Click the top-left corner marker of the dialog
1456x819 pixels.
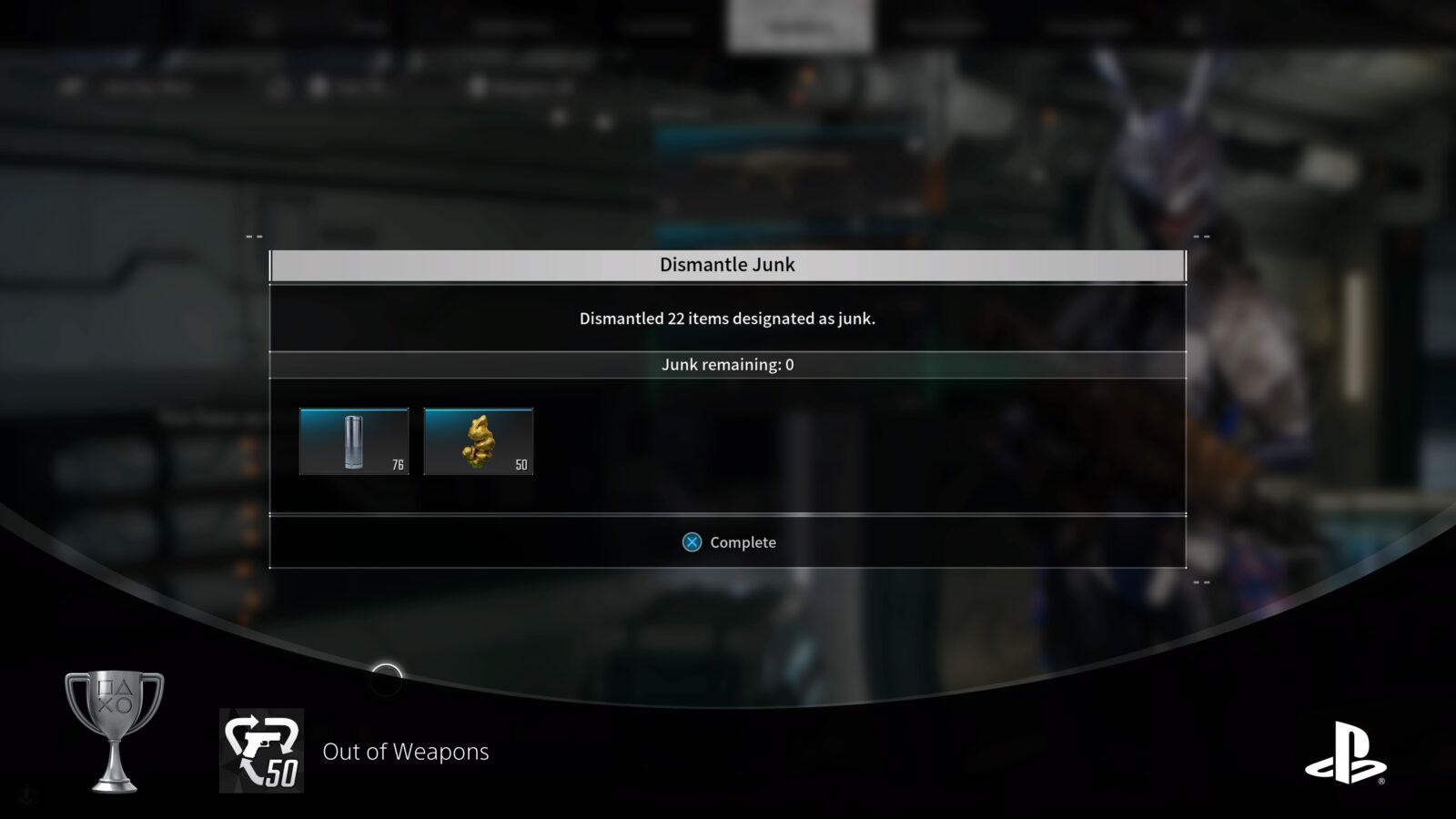click(x=252, y=236)
